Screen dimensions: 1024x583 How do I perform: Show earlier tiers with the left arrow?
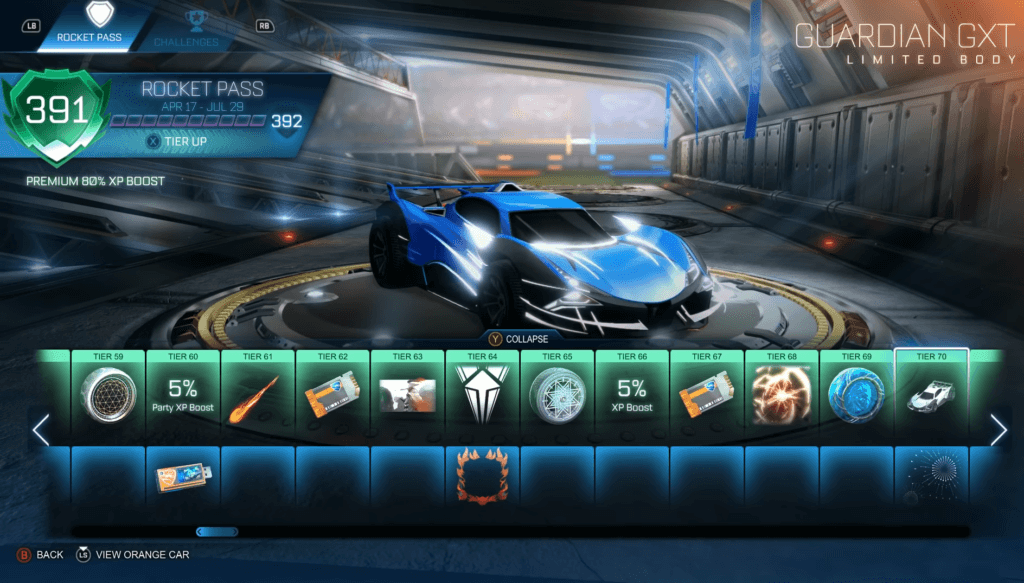coord(41,430)
